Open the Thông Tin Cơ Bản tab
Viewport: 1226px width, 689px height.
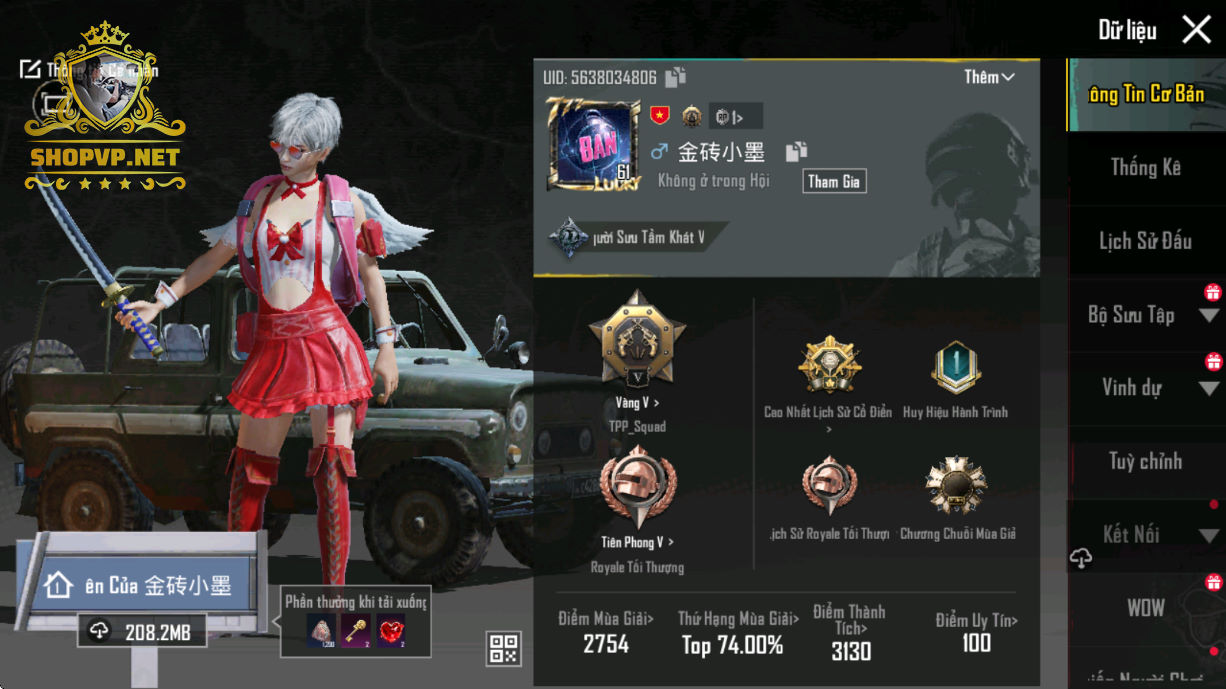1145,95
